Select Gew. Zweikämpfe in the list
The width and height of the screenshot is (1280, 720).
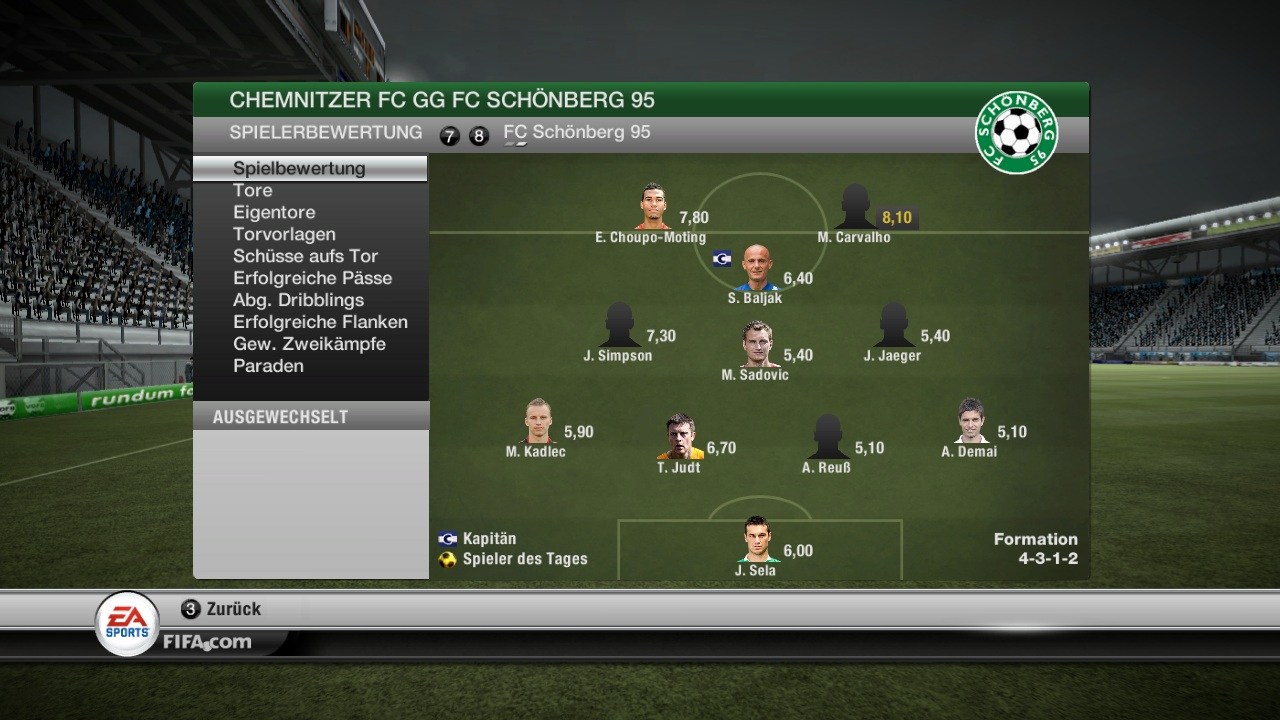[x=309, y=344]
